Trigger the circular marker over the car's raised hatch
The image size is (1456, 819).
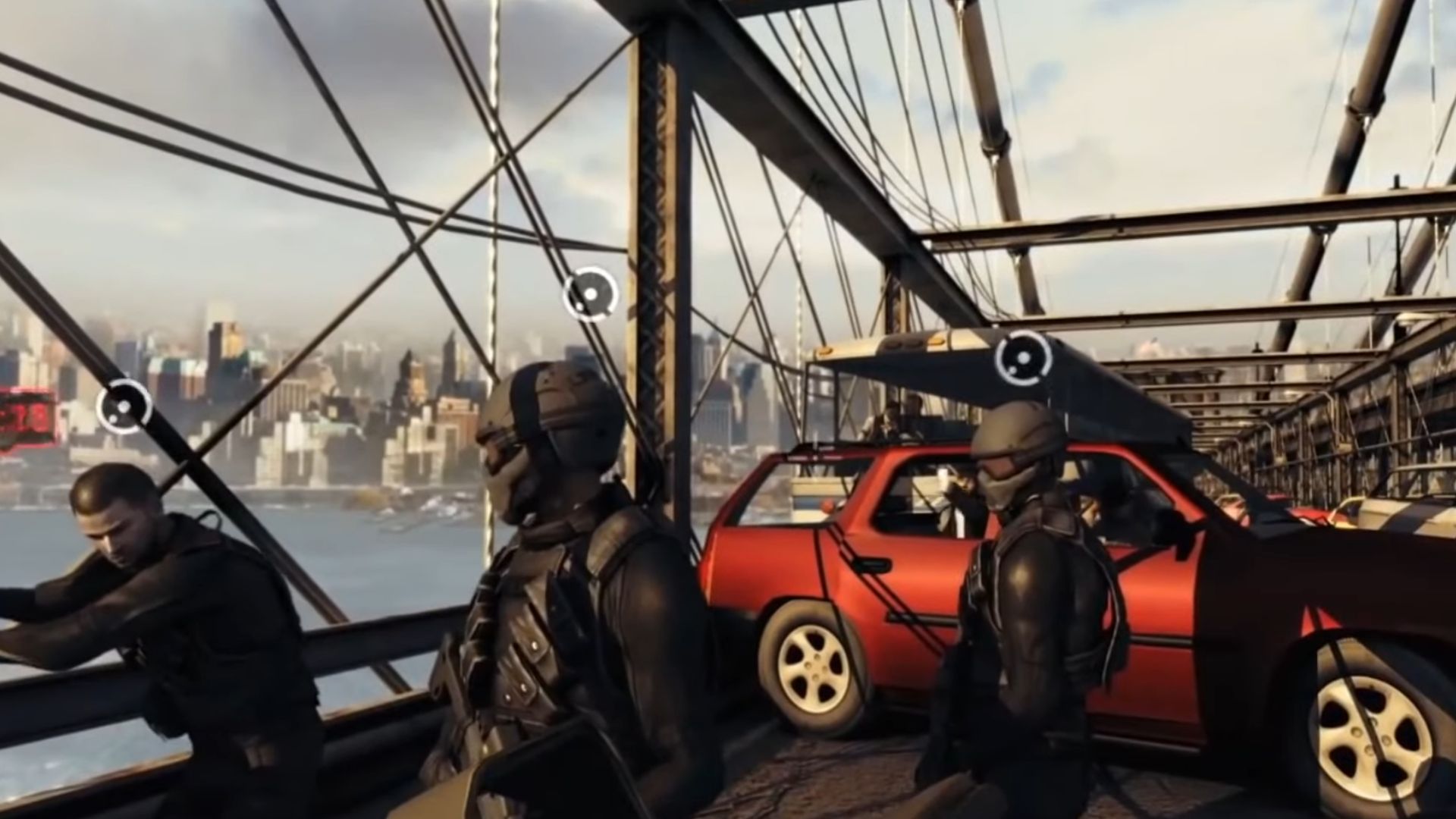(1024, 358)
